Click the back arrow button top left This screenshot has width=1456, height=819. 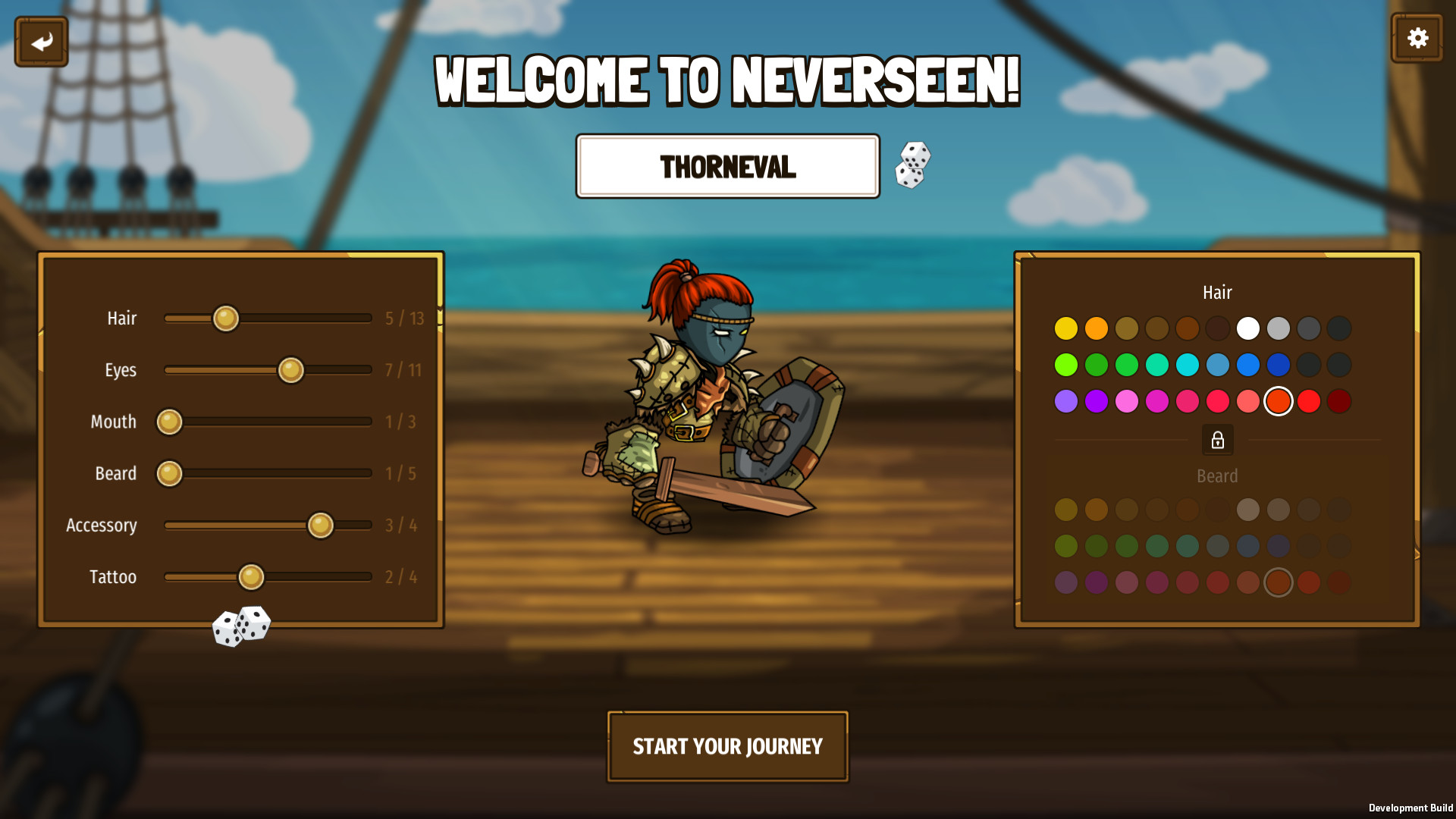click(x=40, y=41)
